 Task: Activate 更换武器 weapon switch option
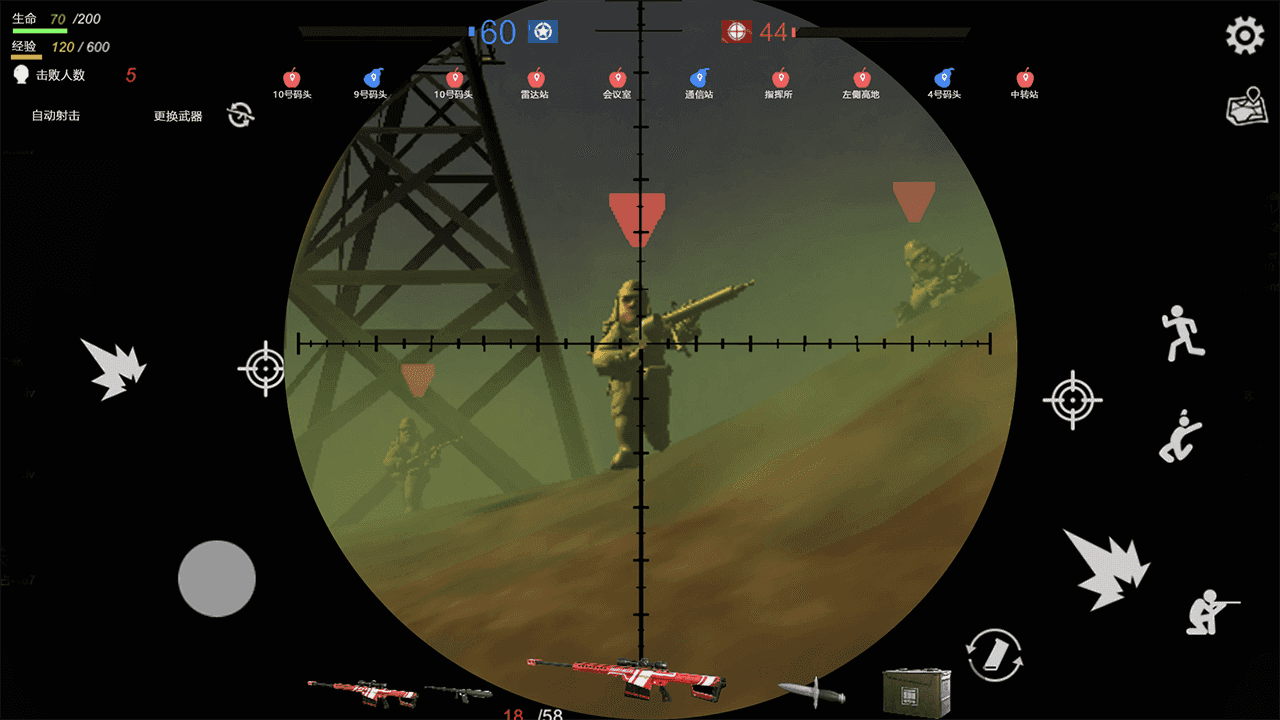tap(176, 118)
